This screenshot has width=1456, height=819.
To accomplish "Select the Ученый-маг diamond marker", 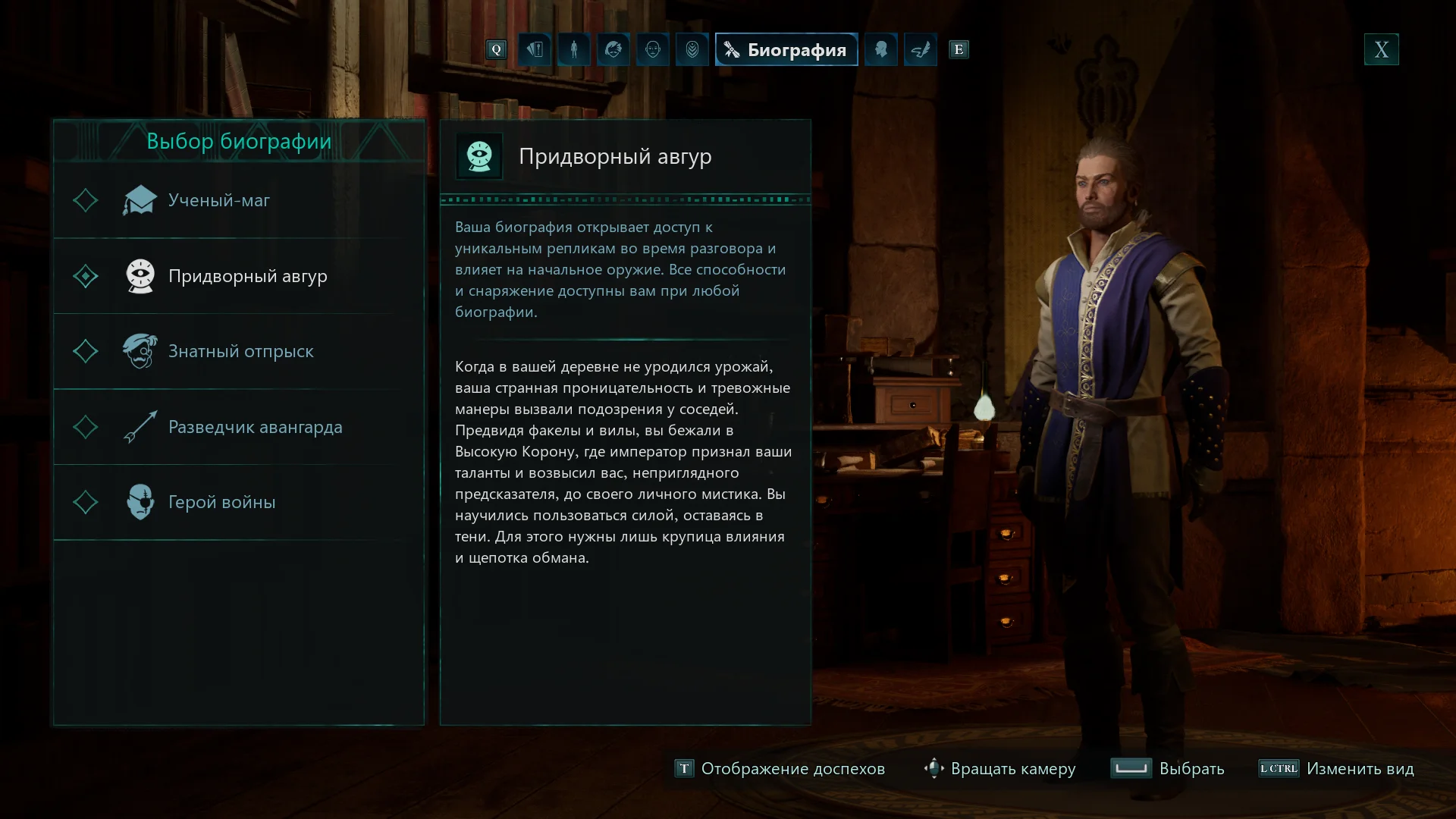I will [86, 200].
